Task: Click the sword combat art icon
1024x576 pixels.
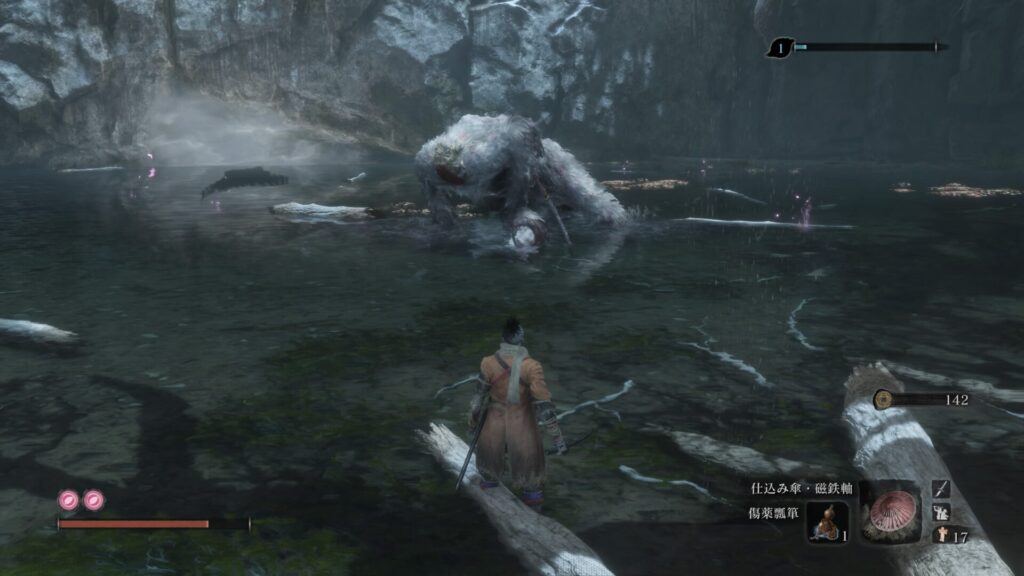Action: click(941, 488)
